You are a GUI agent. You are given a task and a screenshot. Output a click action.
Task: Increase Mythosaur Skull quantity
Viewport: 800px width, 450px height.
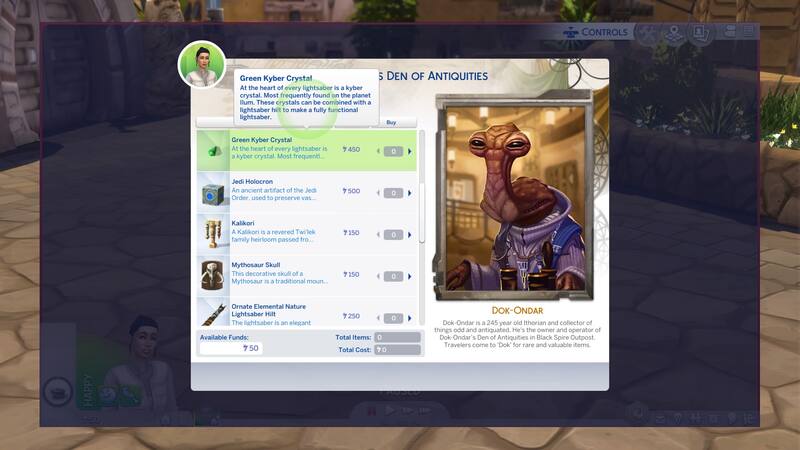point(408,276)
